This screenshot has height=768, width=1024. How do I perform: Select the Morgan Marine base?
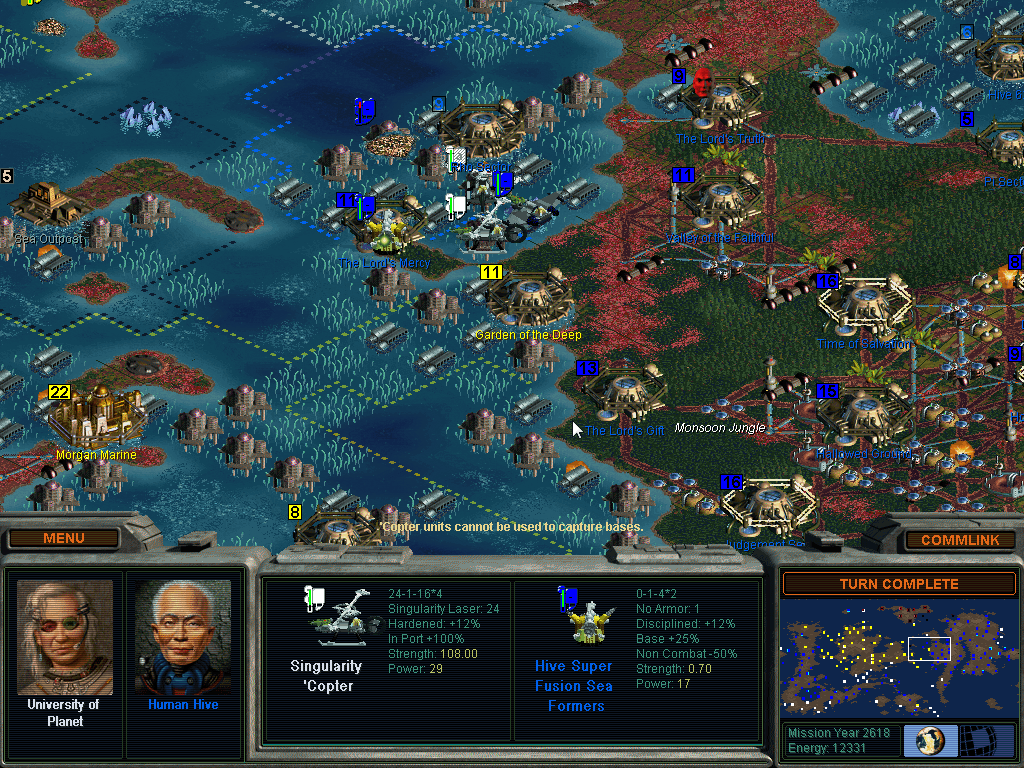click(x=96, y=418)
